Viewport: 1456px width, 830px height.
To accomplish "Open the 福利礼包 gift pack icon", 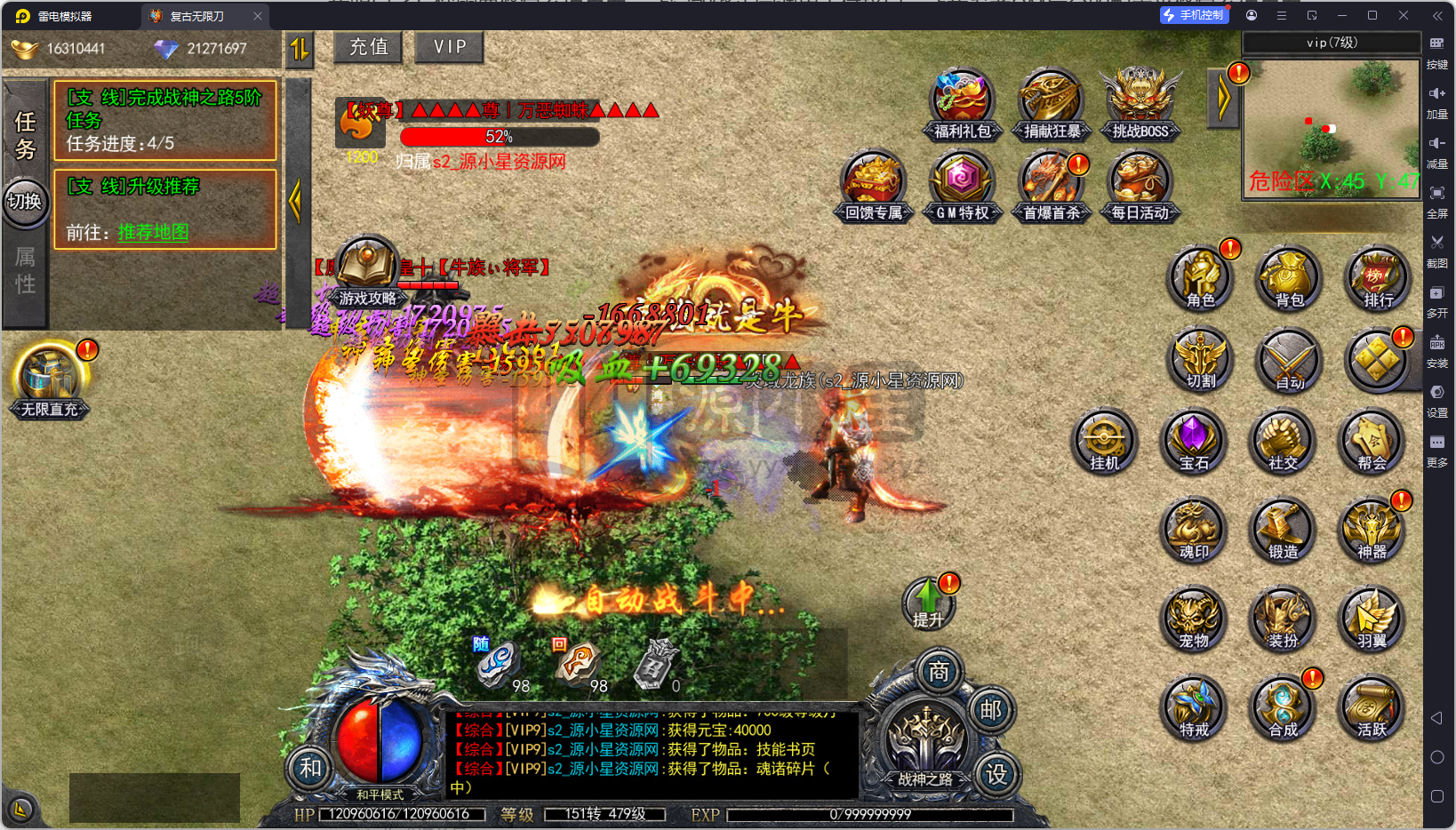I will click(962, 105).
